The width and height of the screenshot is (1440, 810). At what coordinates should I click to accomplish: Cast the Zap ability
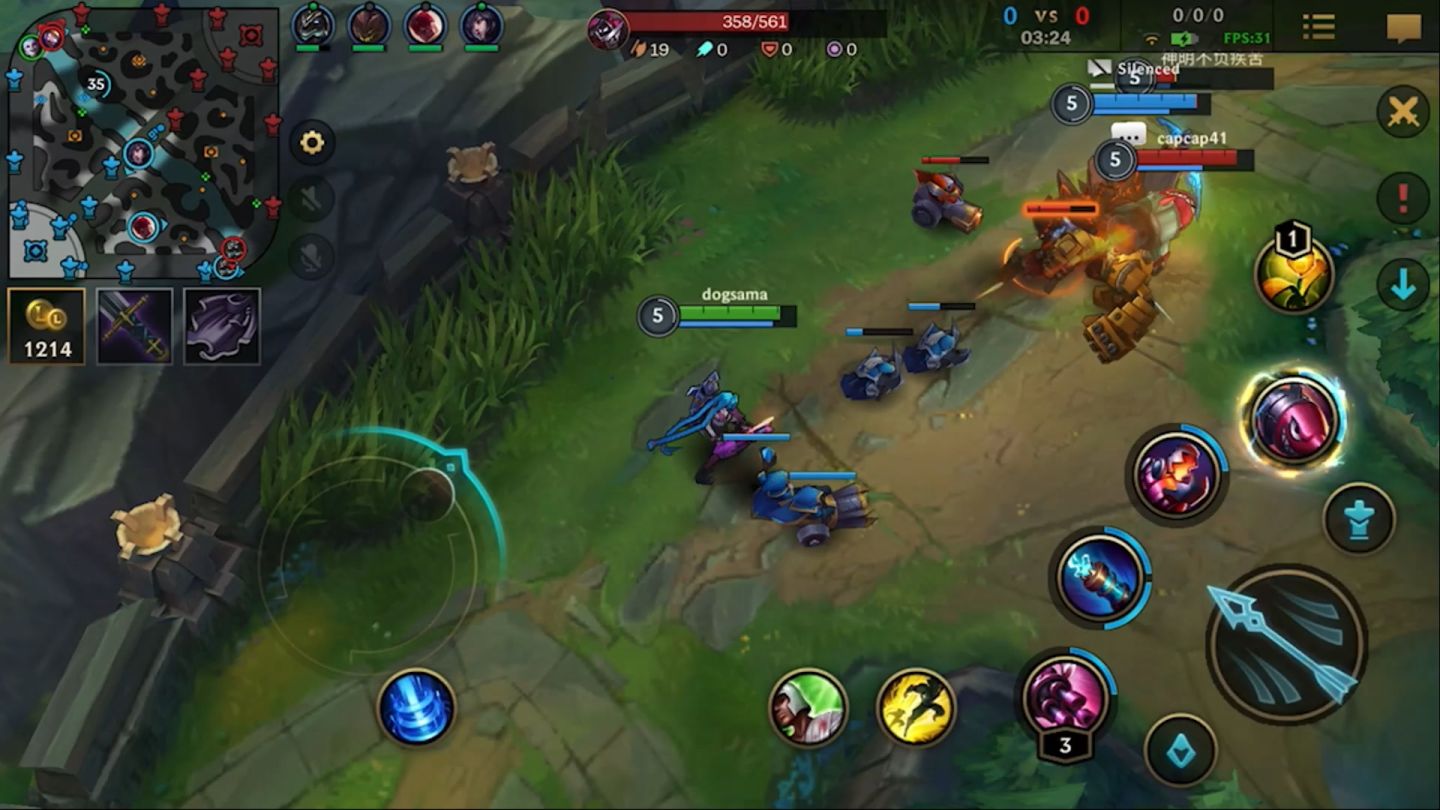point(1100,578)
